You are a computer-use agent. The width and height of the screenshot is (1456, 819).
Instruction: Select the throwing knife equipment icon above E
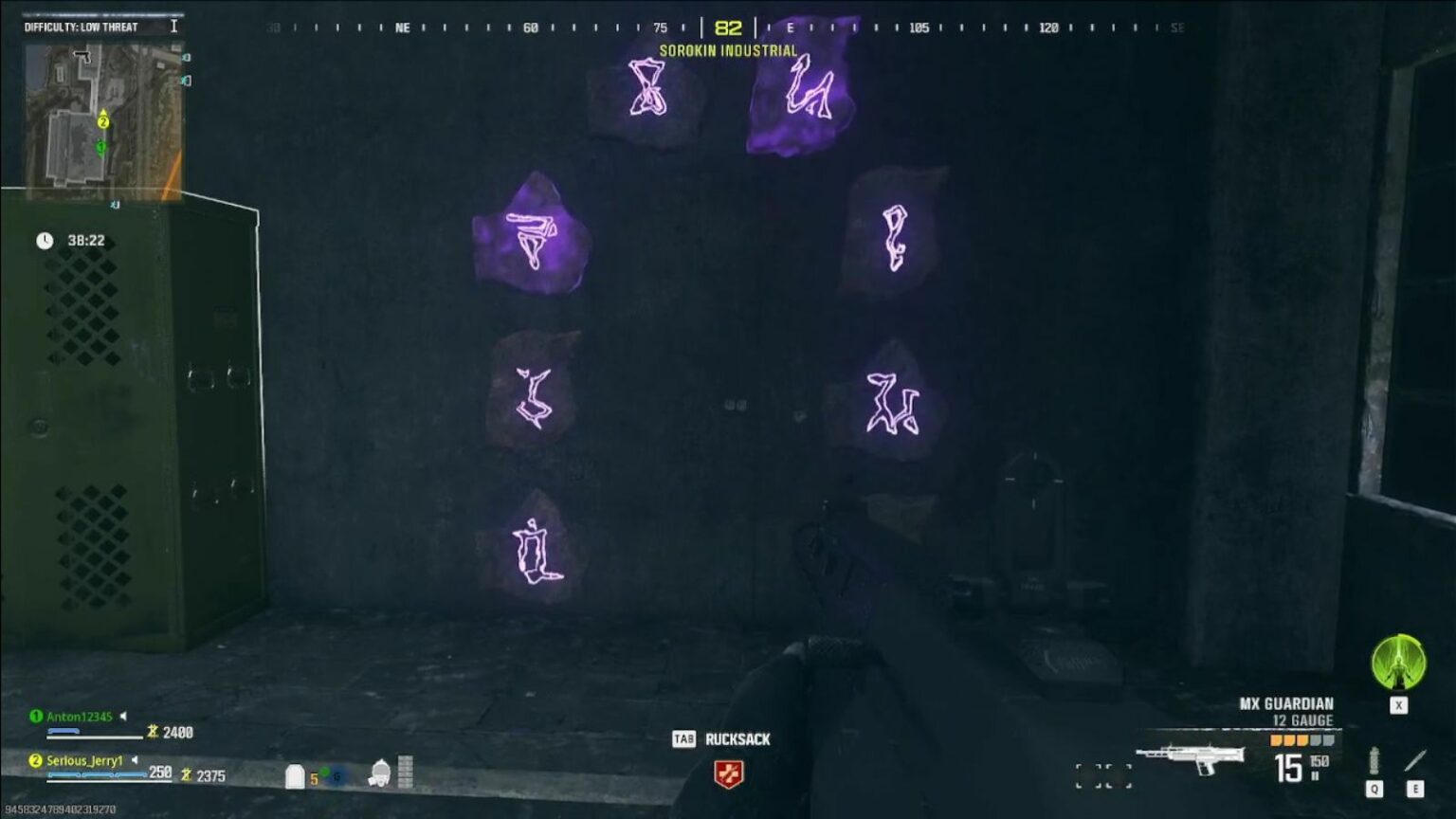(1415, 758)
